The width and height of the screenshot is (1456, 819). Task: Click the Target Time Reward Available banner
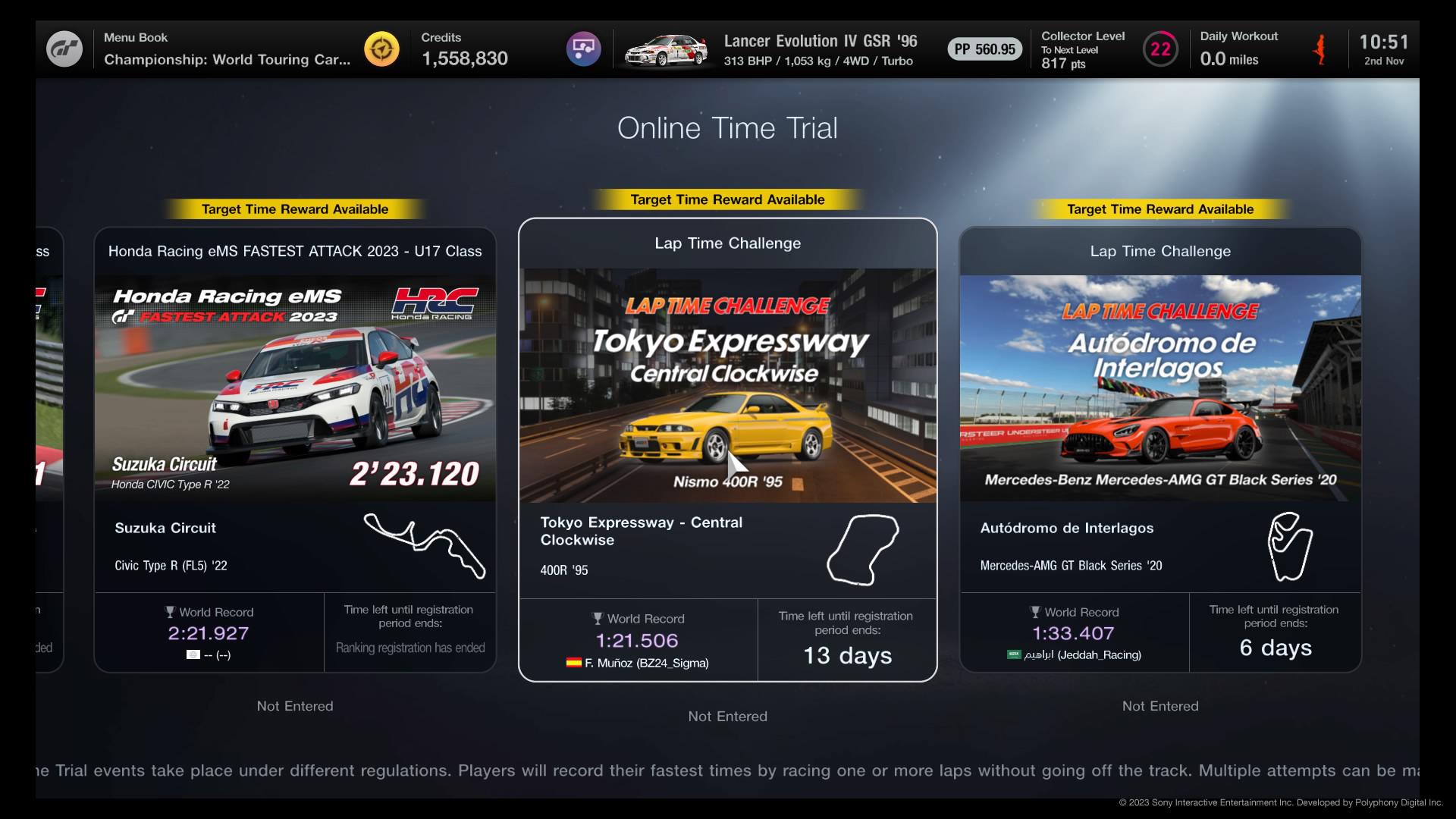coord(727,199)
